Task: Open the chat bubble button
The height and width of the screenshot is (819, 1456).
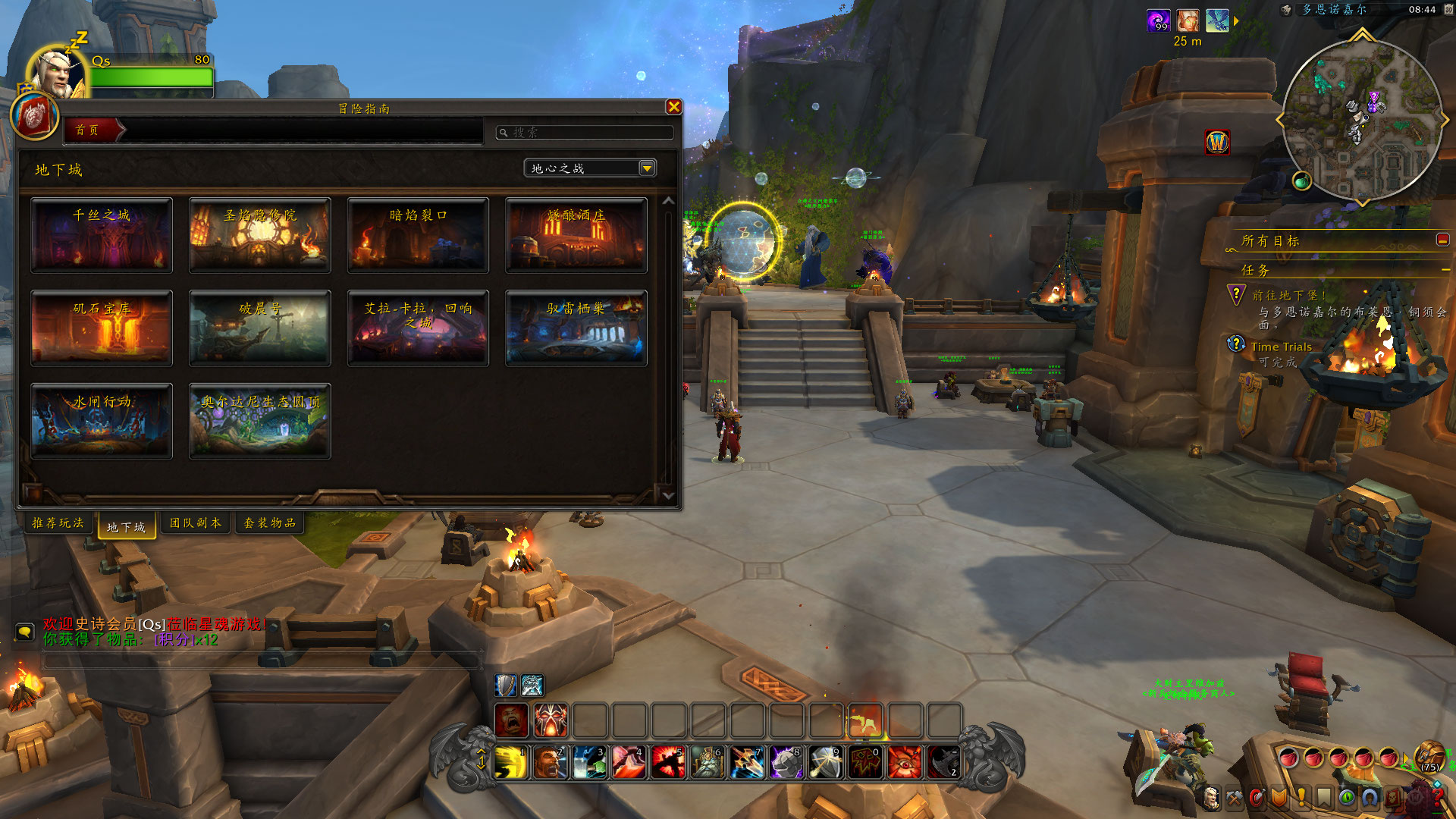Action: (25, 632)
